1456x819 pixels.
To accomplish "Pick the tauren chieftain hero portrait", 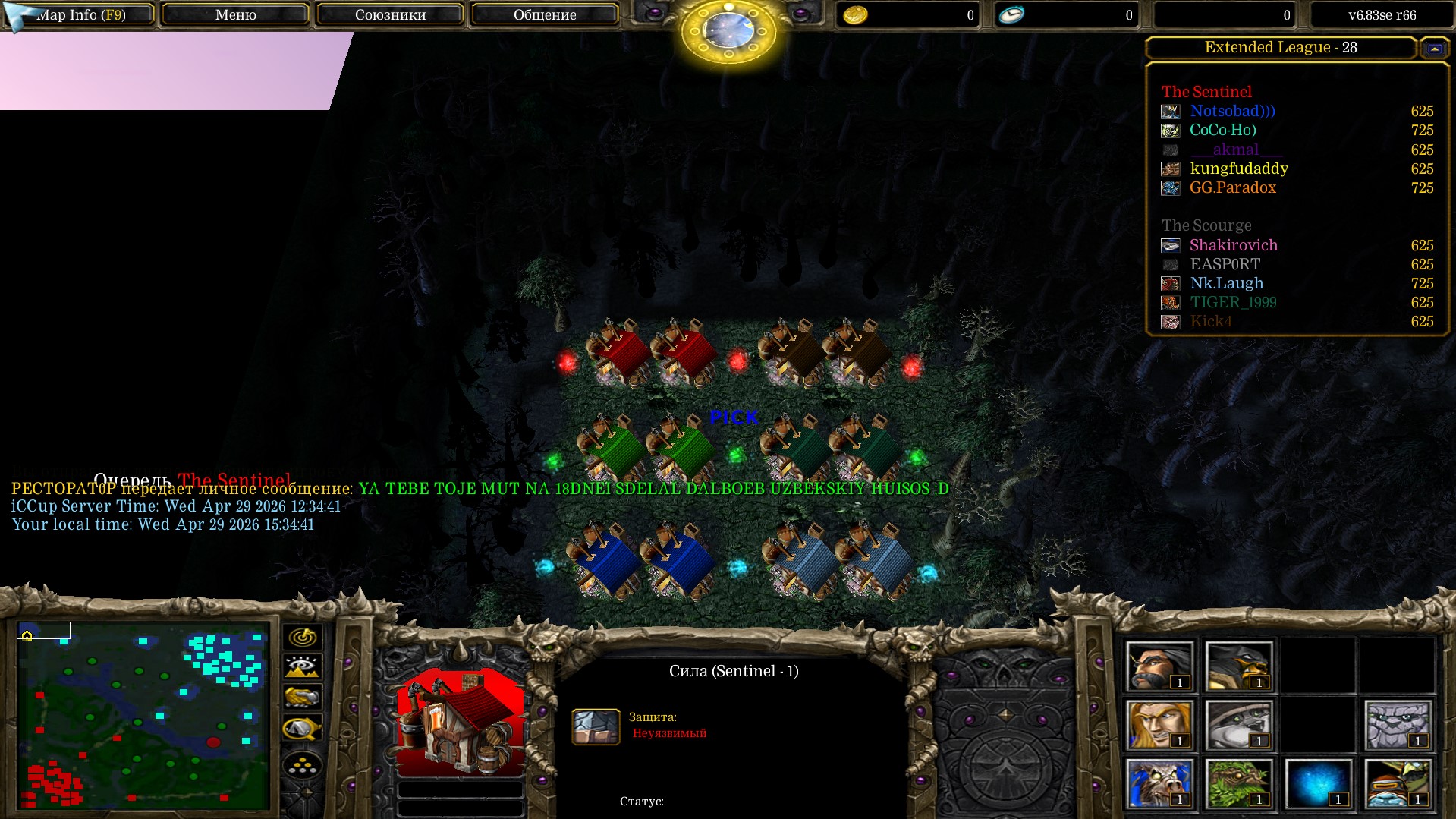I will [1159, 783].
